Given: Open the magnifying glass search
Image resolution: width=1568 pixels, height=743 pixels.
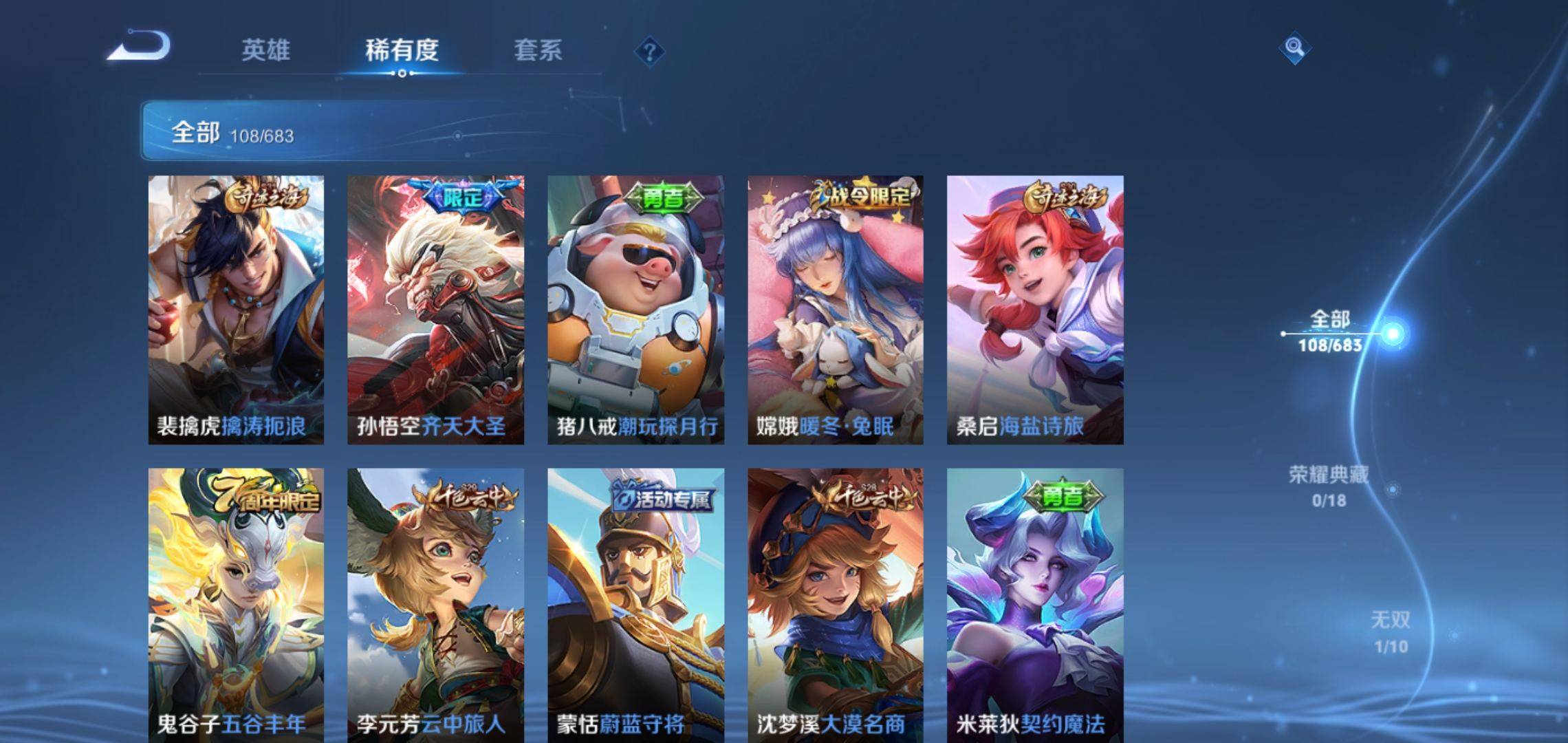Looking at the screenshot, I should (x=1294, y=47).
